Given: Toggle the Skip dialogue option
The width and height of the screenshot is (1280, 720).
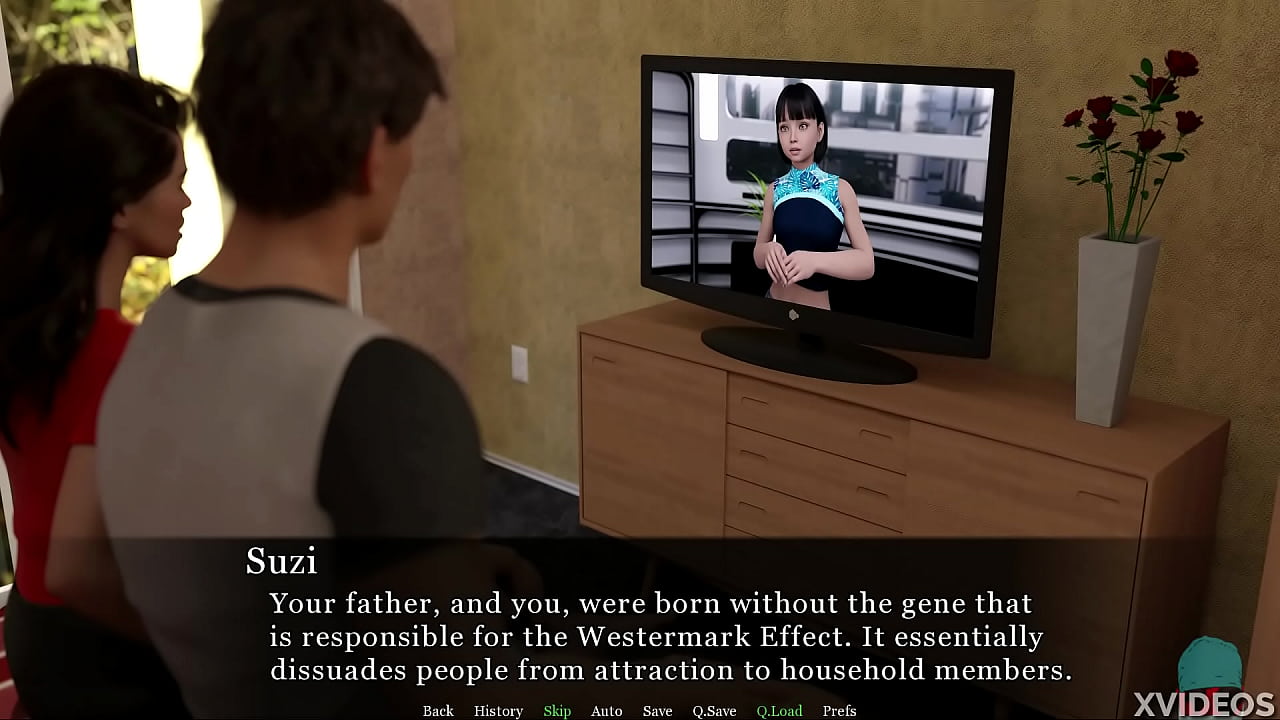Looking at the screenshot, I should (557, 711).
